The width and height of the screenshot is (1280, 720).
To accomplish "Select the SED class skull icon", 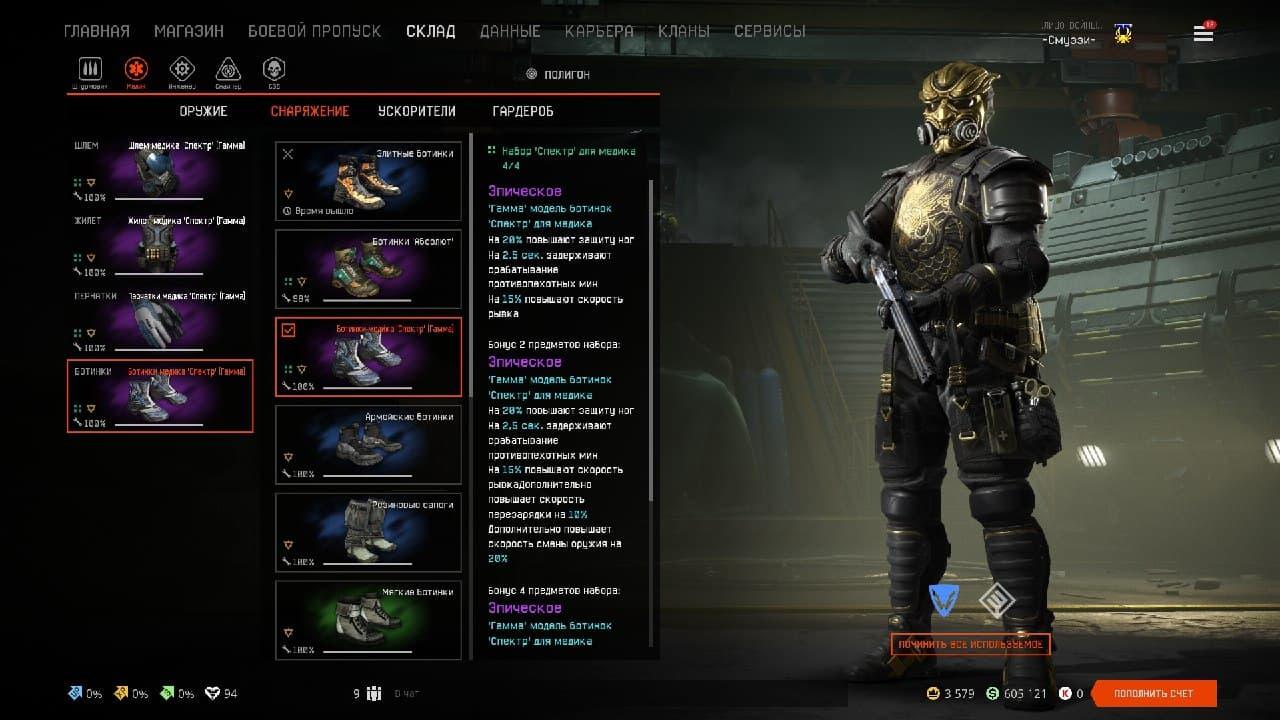I will click(273, 69).
